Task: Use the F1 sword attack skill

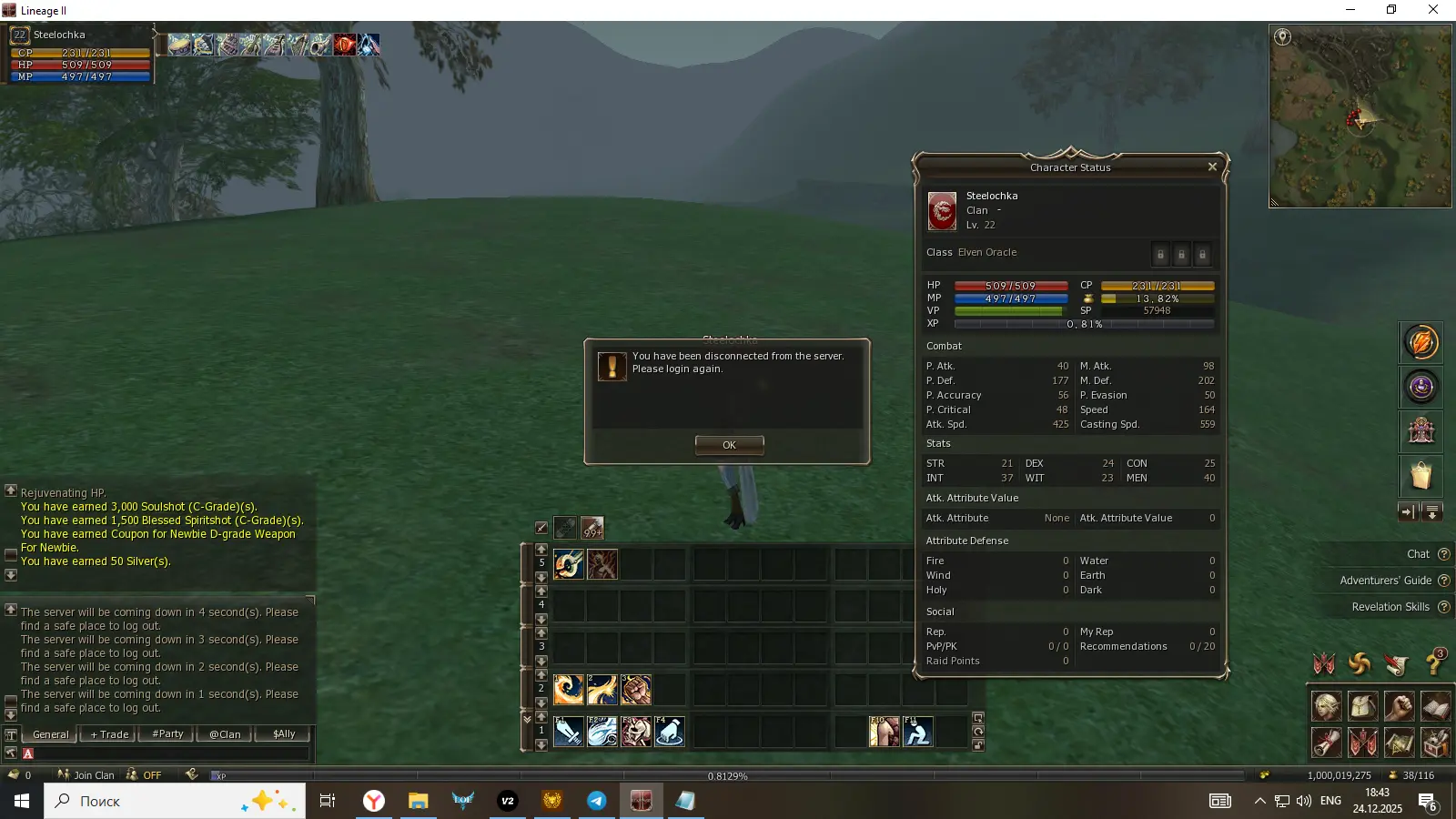Action: pyautogui.click(x=569, y=732)
